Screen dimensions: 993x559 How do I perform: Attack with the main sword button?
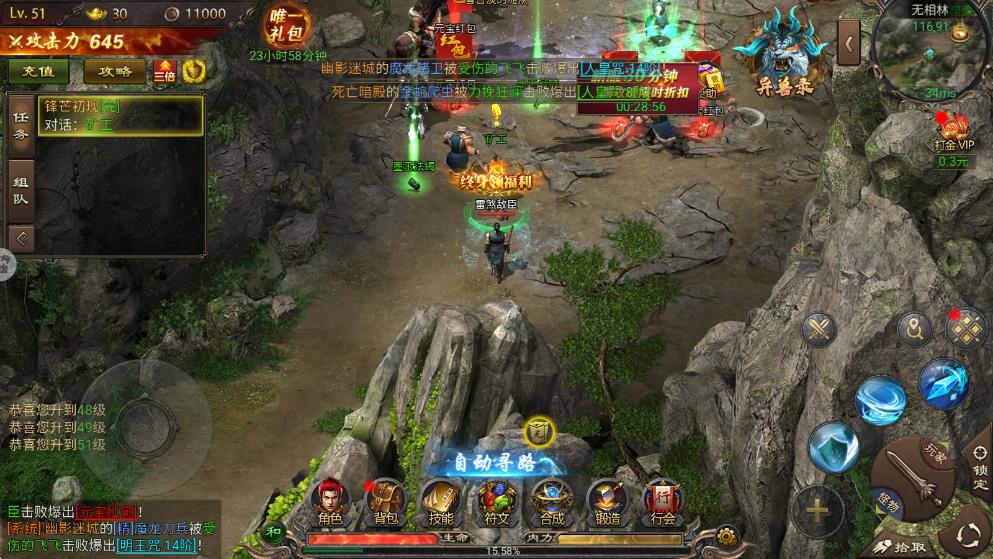[910, 482]
